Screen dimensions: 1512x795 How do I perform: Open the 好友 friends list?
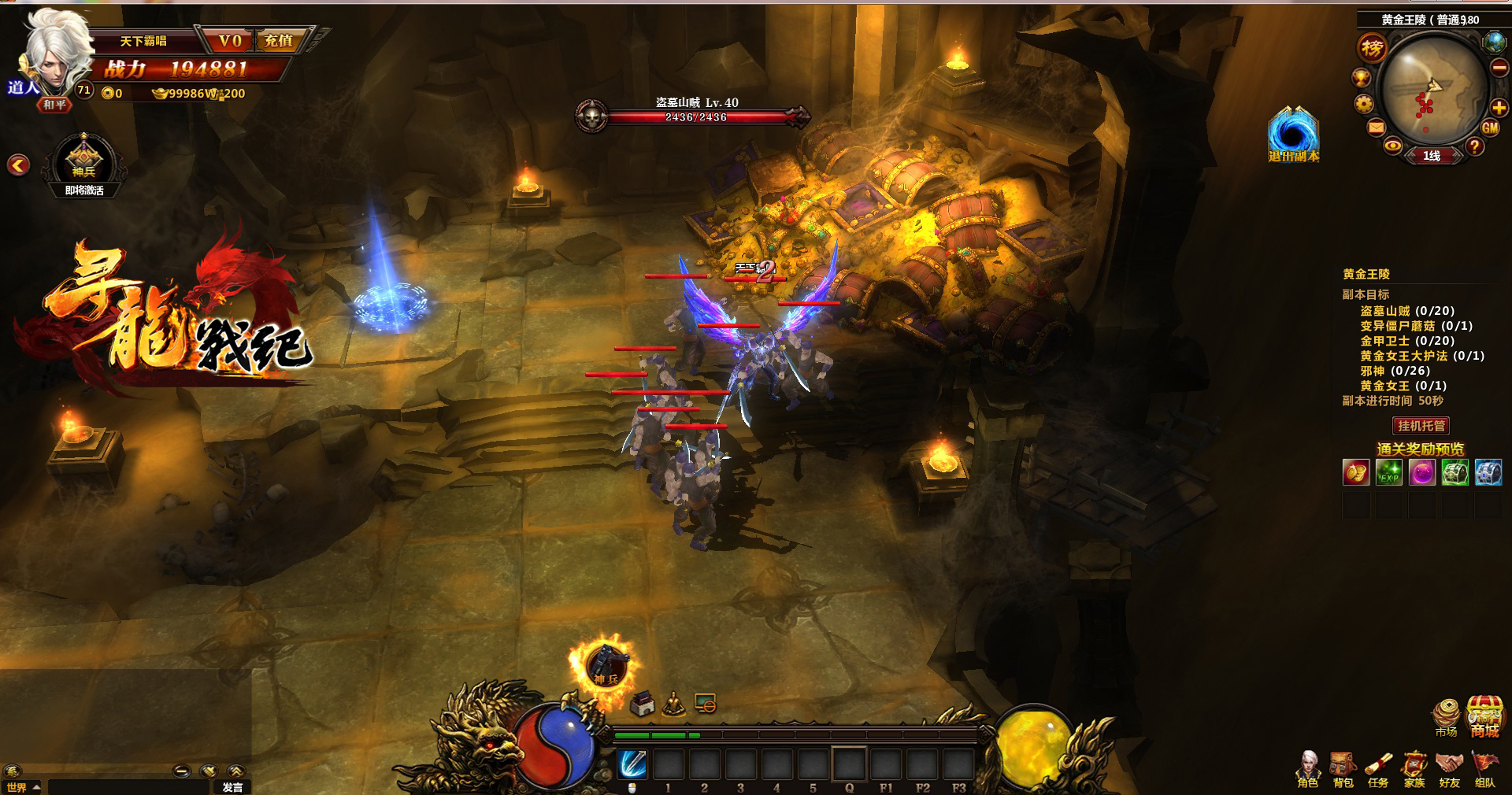tap(1449, 769)
